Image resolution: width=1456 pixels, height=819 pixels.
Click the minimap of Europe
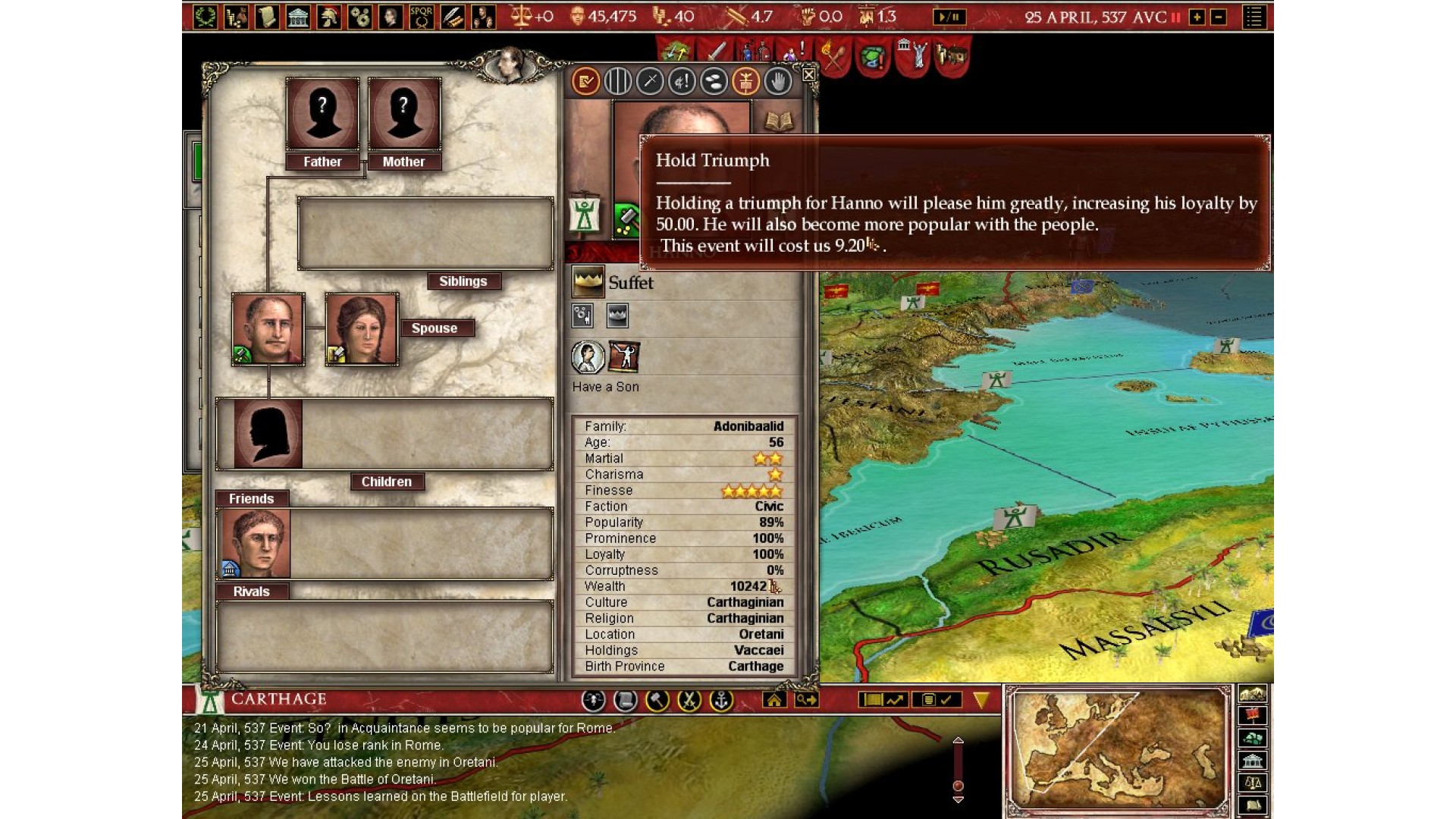coord(1118,749)
